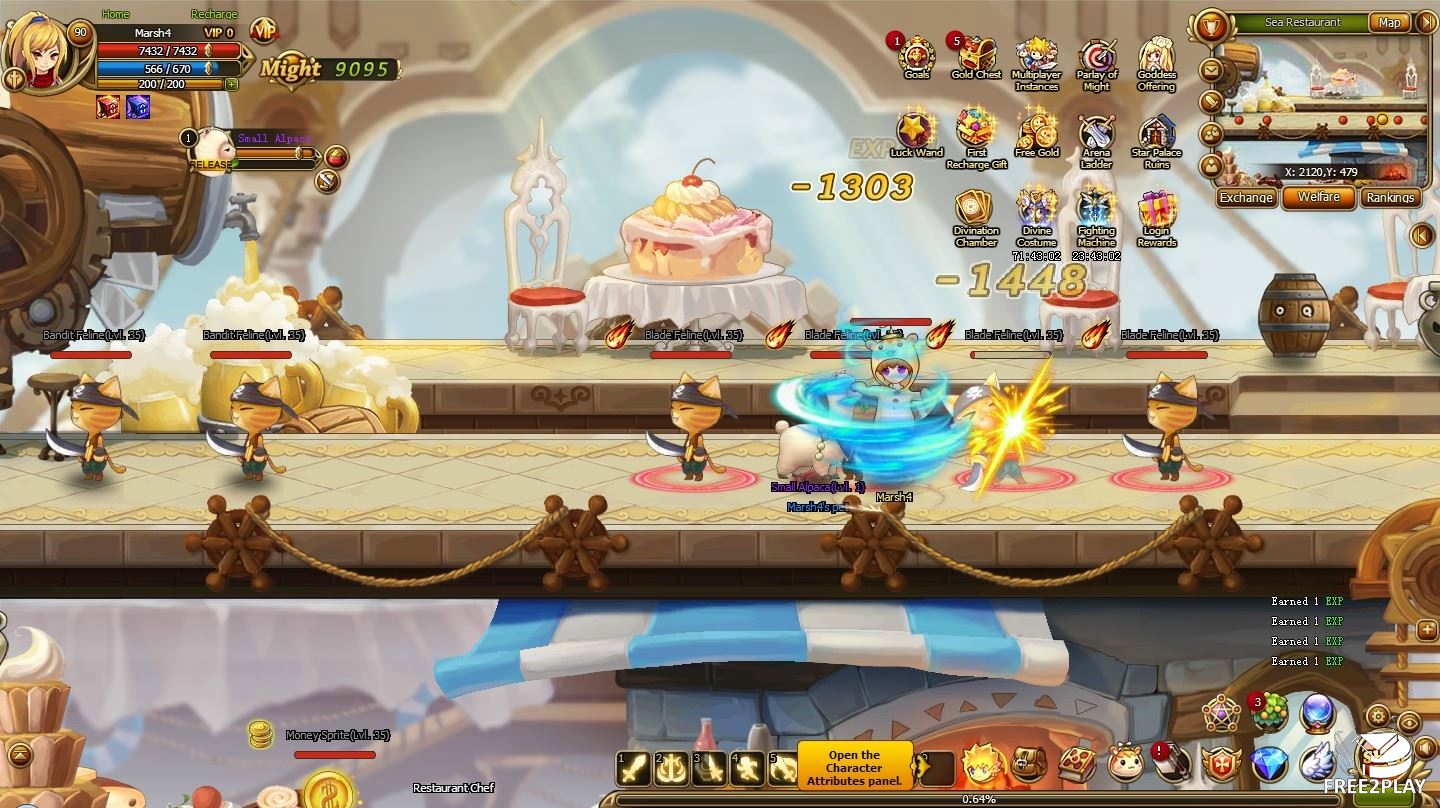Open the VIP badge
The image size is (1440, 808).
264,32
